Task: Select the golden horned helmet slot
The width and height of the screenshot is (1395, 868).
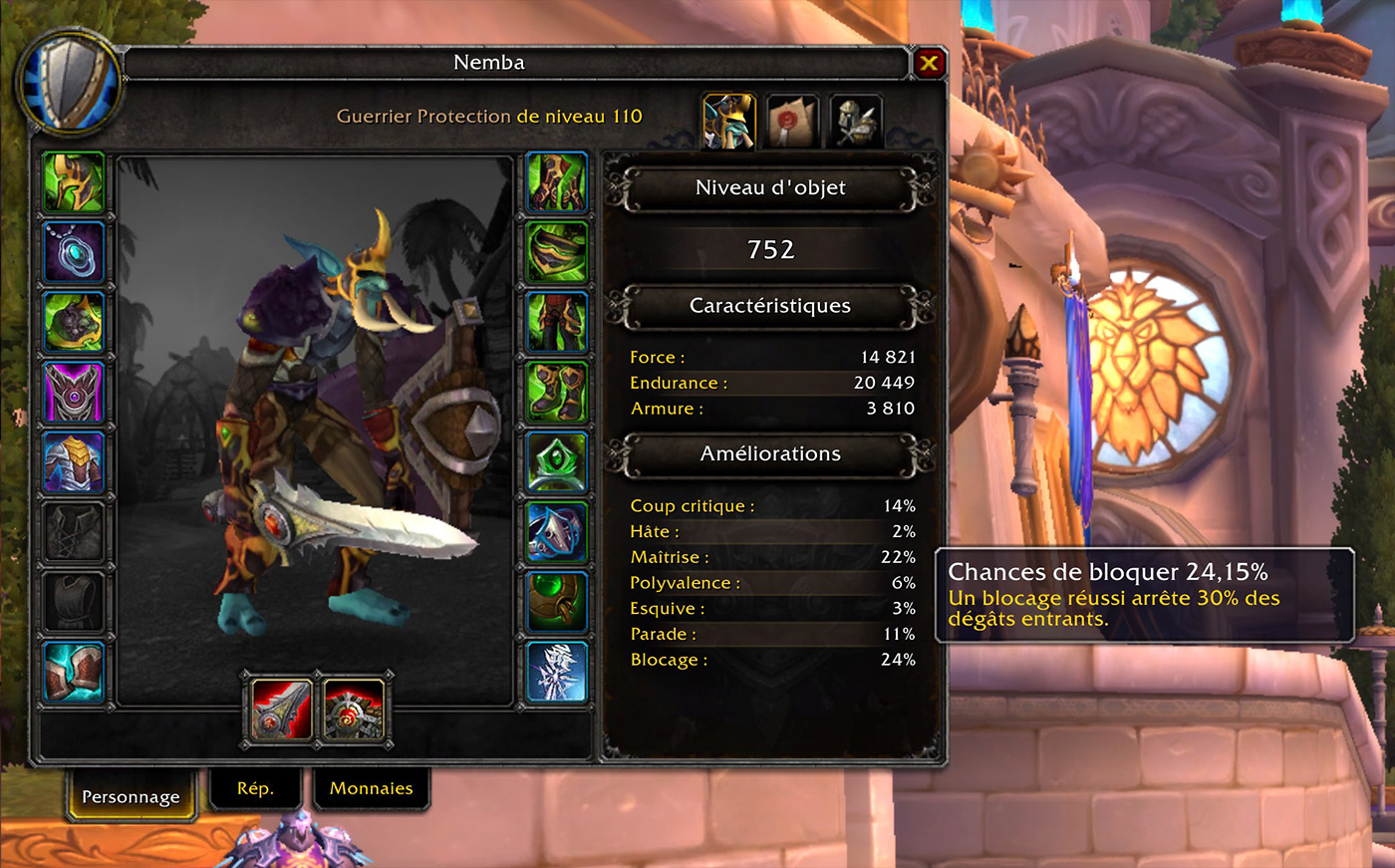Action: tap(74, 182)
